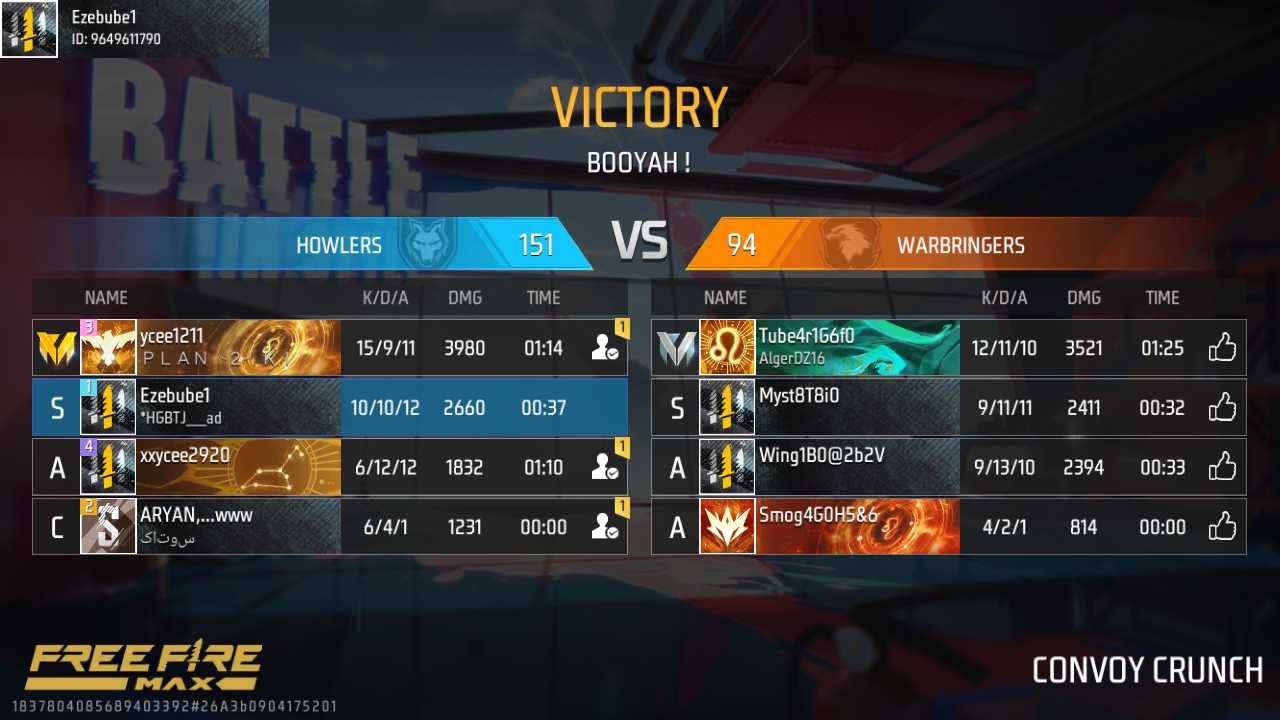The width and height of the screenshot is (1280, 720).
Task: Click the friend icon beside ycee1211
Action: (x=604, y=348)
